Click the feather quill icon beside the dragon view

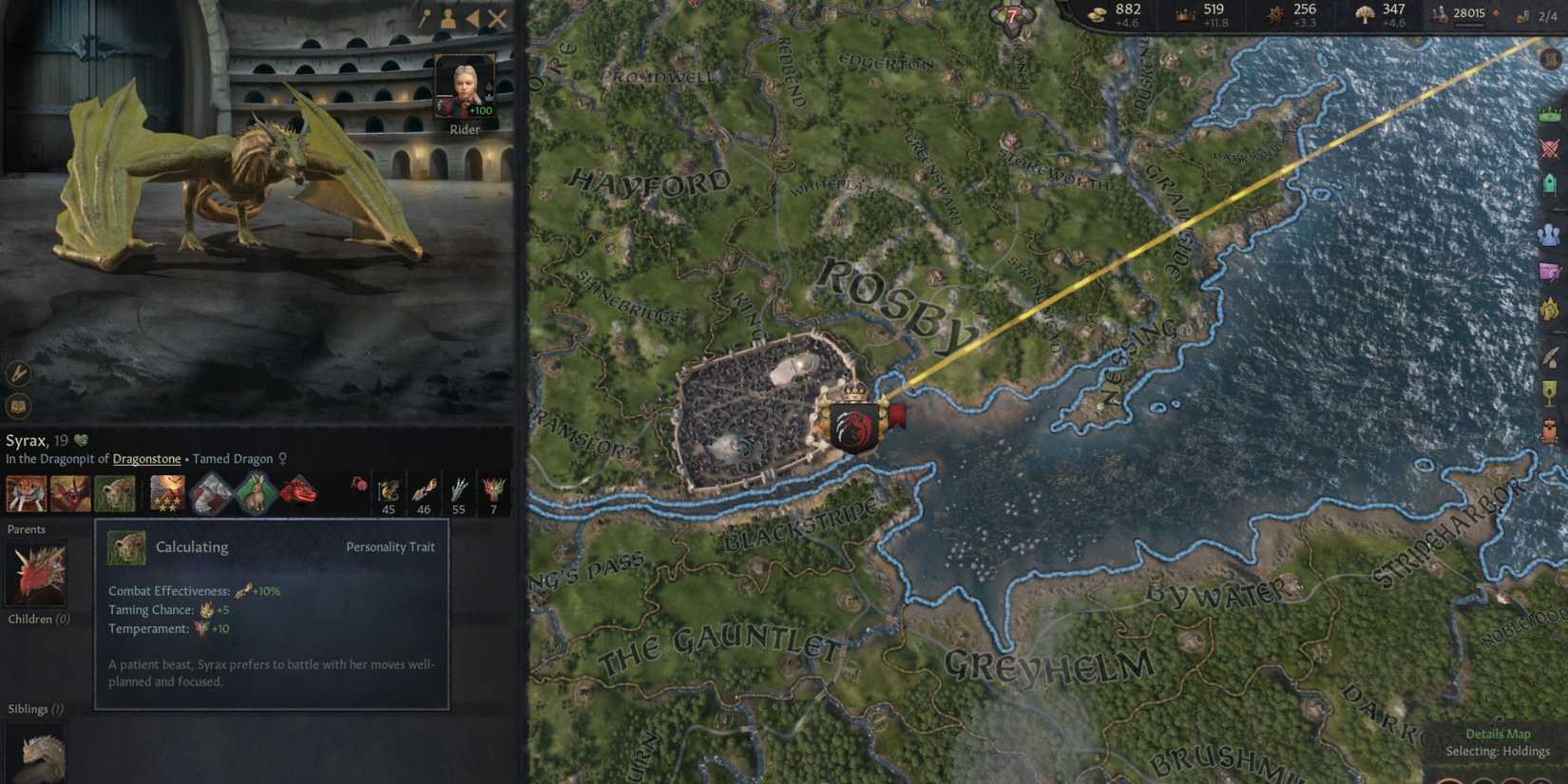[x=18, y=373]
